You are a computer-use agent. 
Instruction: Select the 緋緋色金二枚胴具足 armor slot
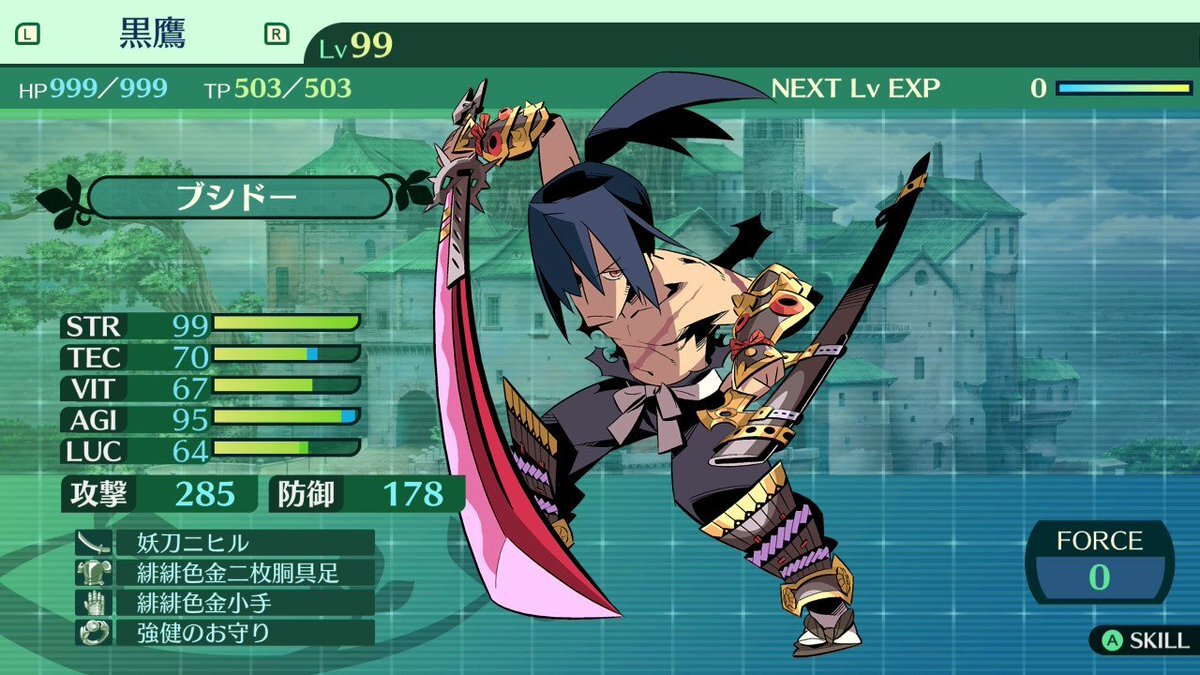tap(224, 573)
